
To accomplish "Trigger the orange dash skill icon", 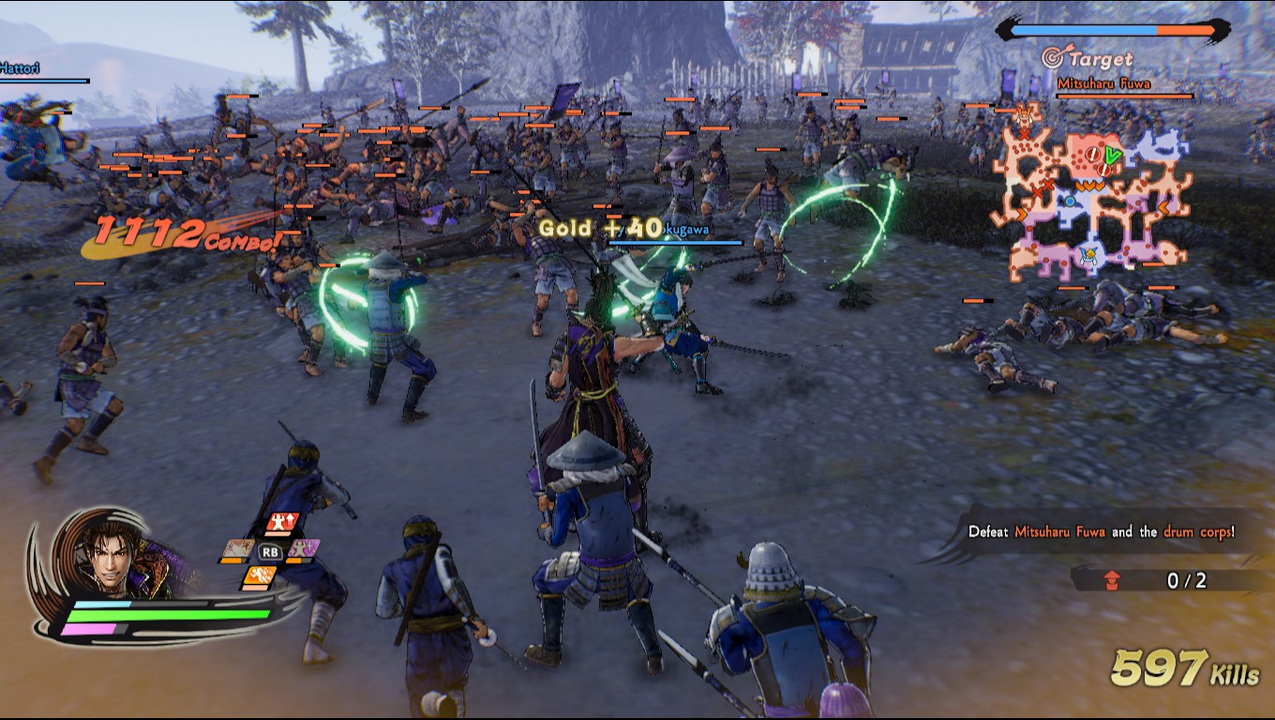I will click(x=259, y=577).
